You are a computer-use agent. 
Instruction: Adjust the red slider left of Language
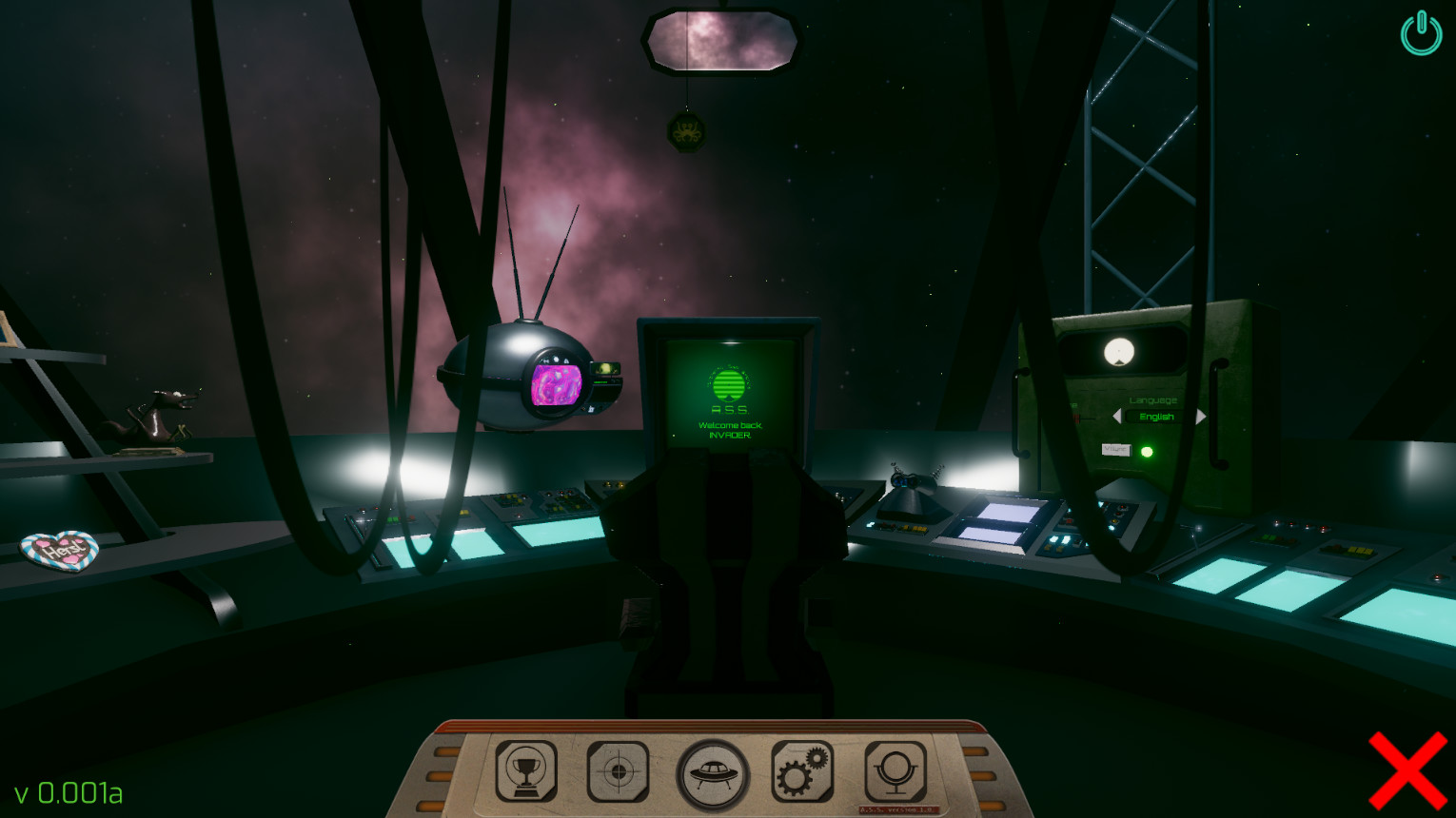(x=1078, y=417)
